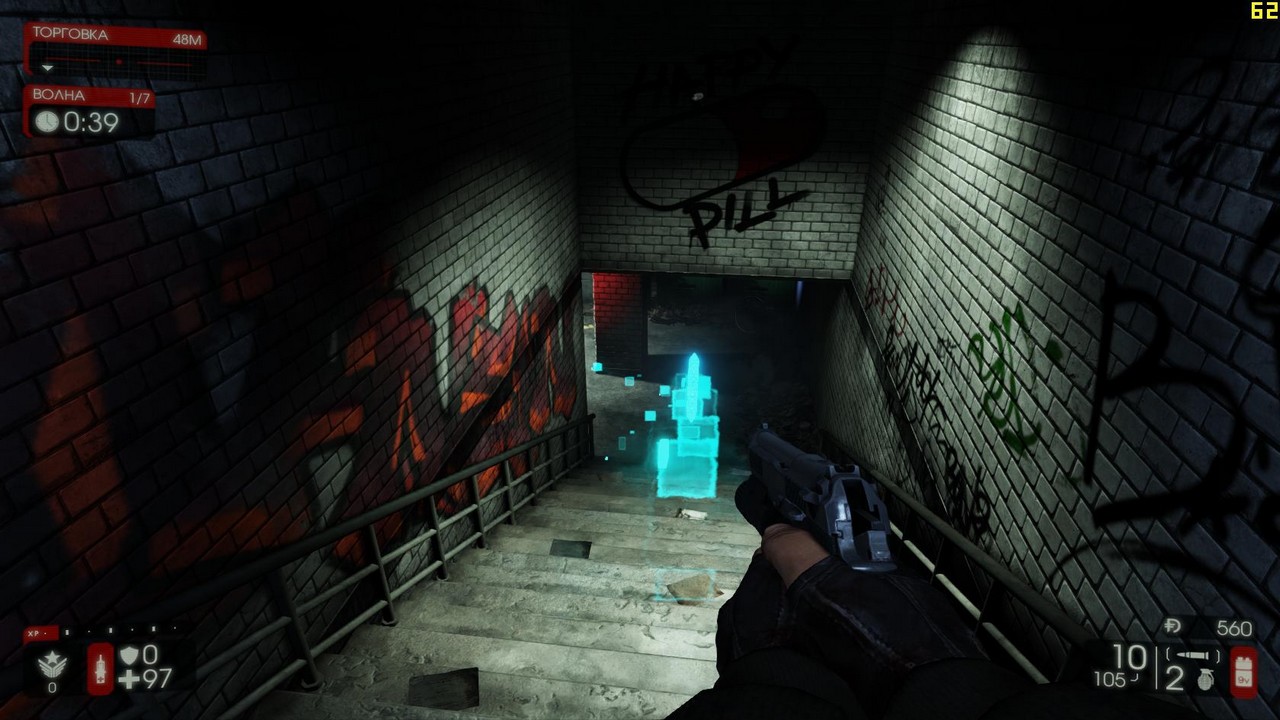Select the grenade icon near the count
The width and height of the screenshot is (1280, 720).
[x=1205, y=681]
